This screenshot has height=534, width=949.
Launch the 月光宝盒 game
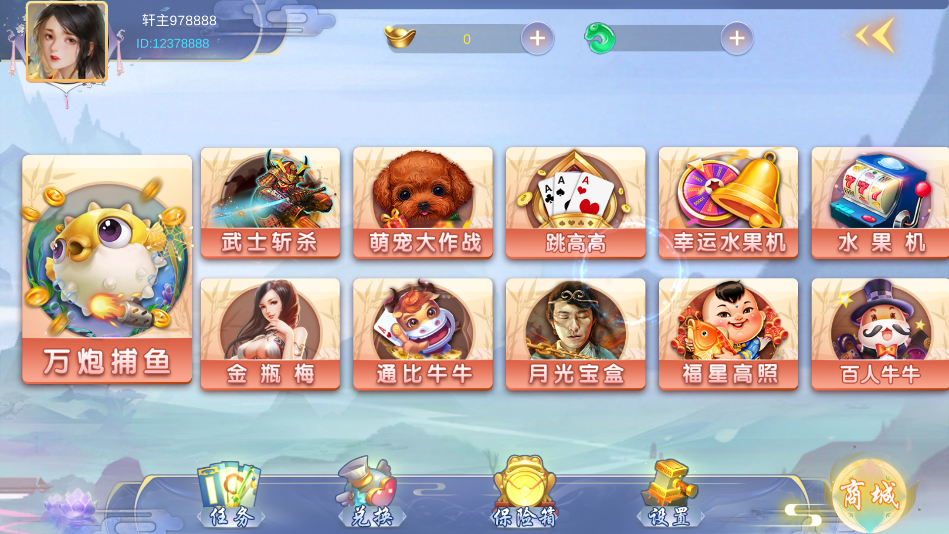575,333
